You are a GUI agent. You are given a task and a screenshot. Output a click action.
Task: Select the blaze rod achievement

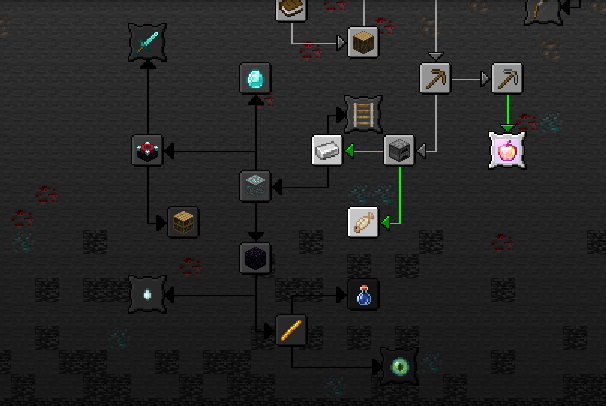coord(291,330)
